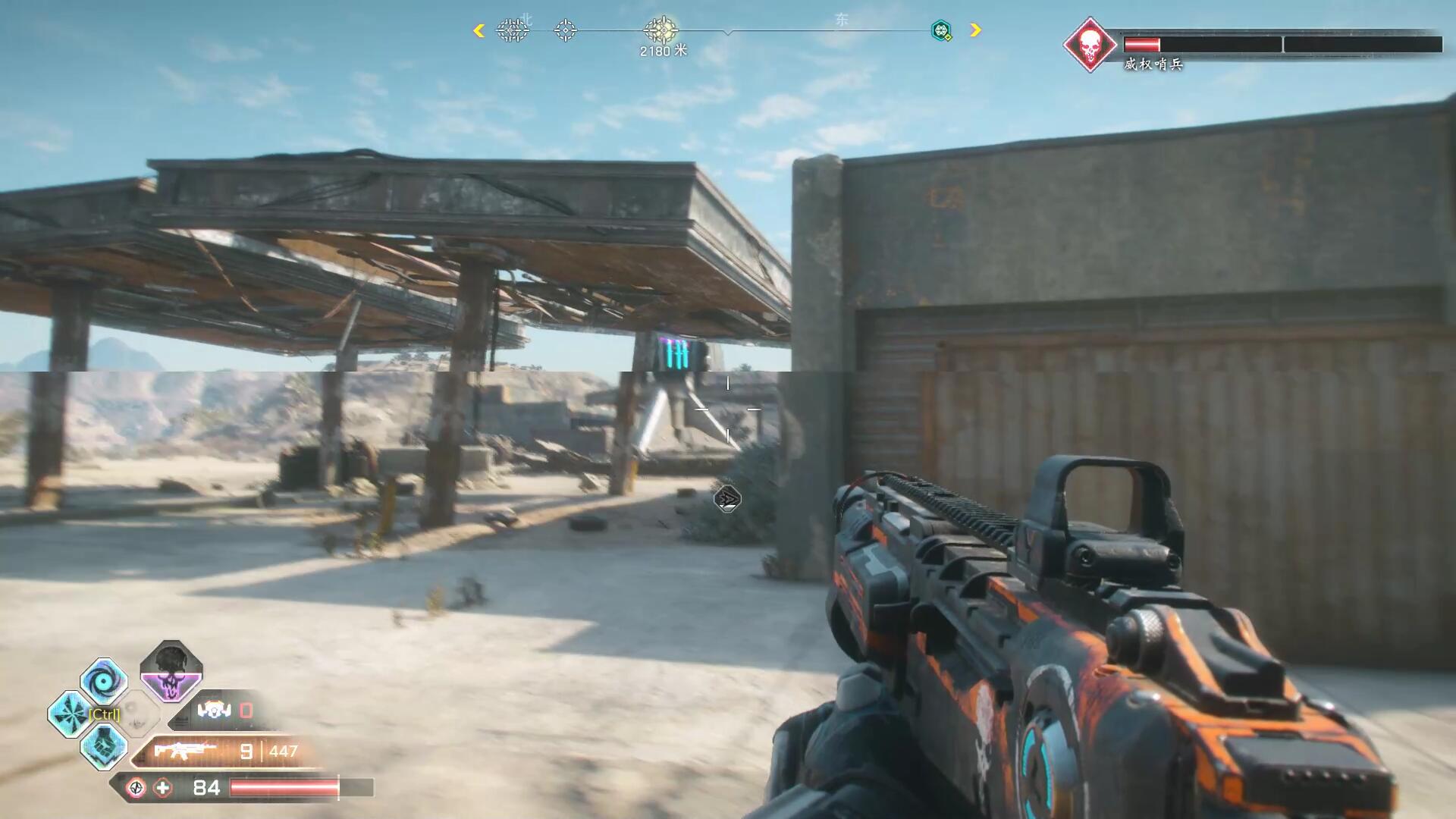Select the left yellow compass arrow

[x=479, y=30]
